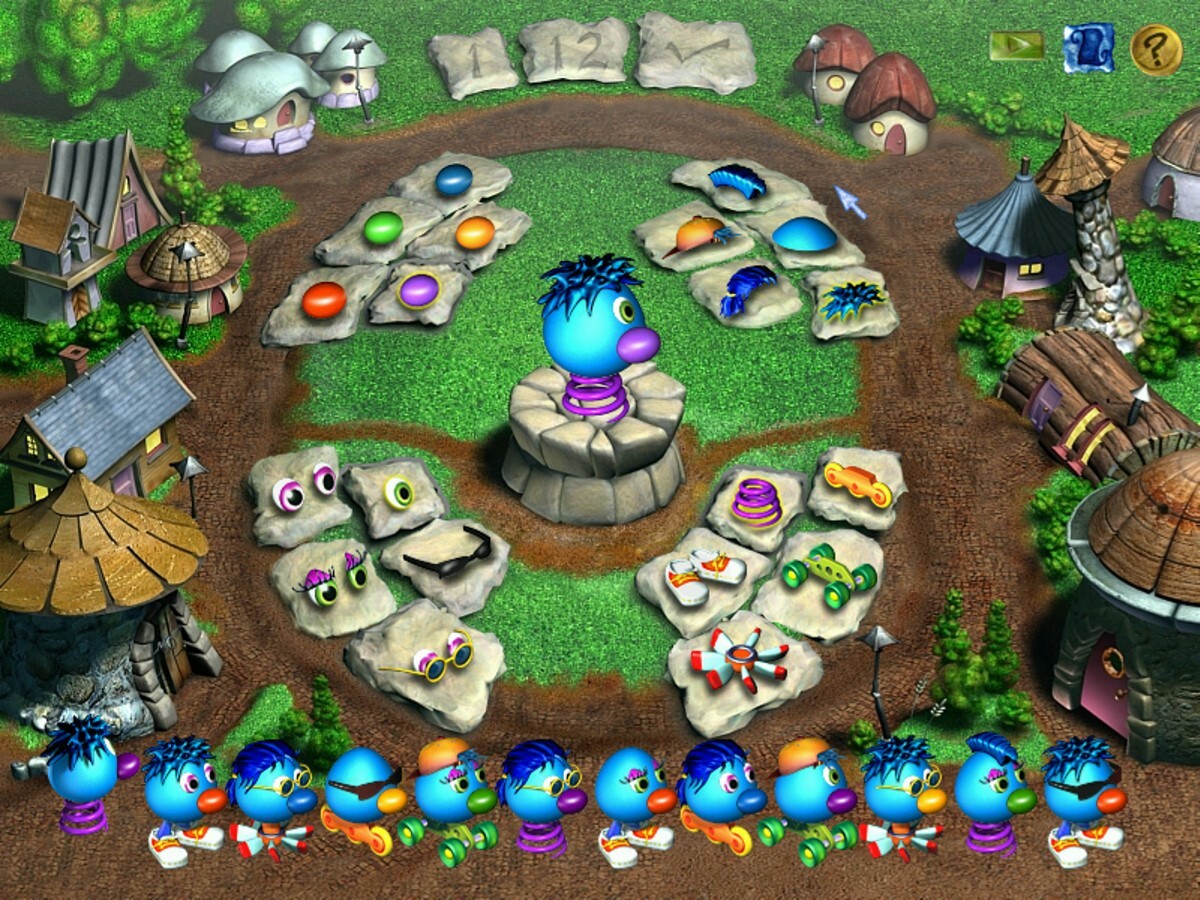Select the red nose color tile
The width and height of the screenshot is (1200, 900).
click(x=322, y=300)
